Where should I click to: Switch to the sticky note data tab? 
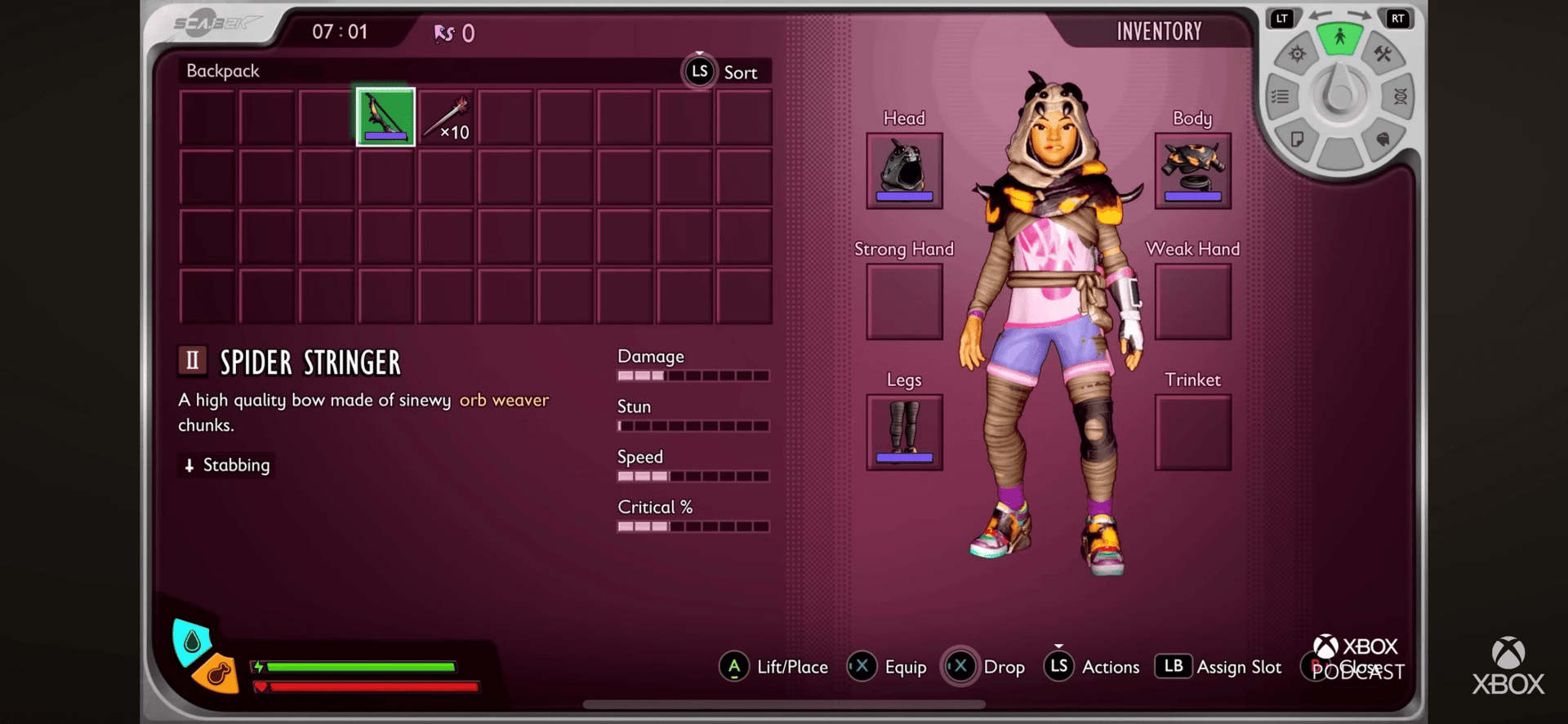(1297, 139)
